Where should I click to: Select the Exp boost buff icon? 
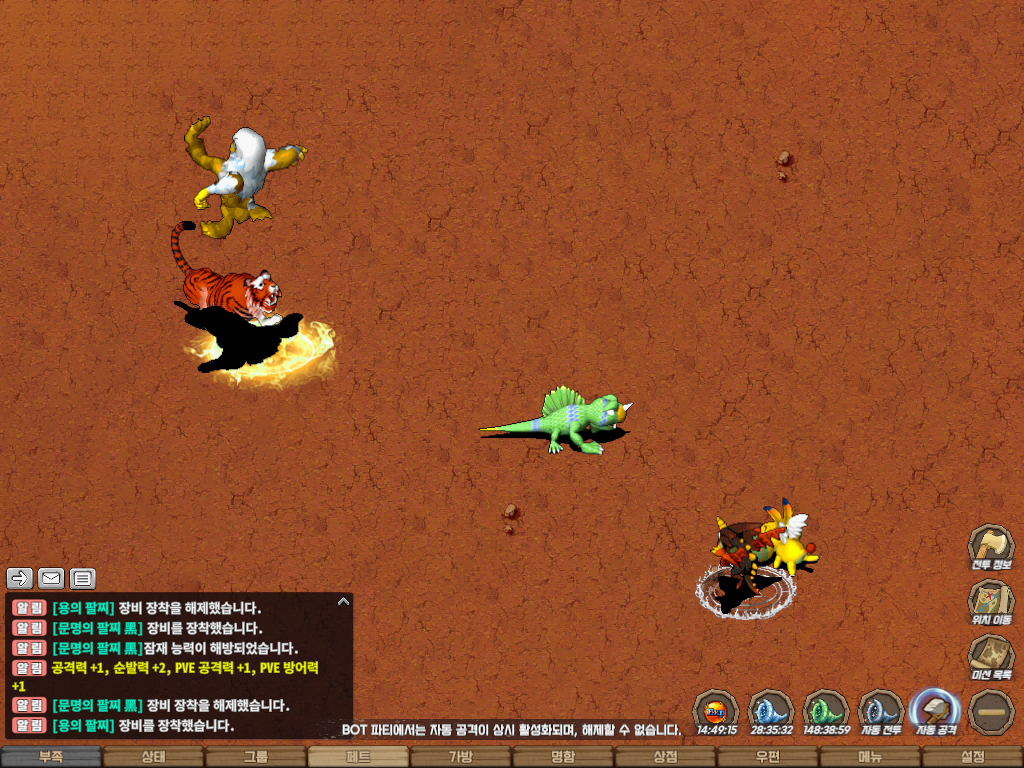pyautogui.click(x=716, y=710)
